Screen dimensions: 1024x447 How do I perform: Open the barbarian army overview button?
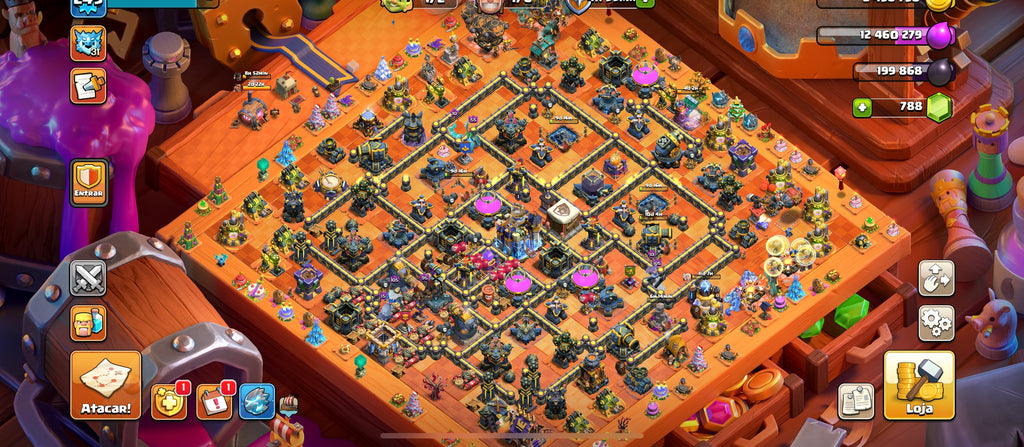coord(88,322)
